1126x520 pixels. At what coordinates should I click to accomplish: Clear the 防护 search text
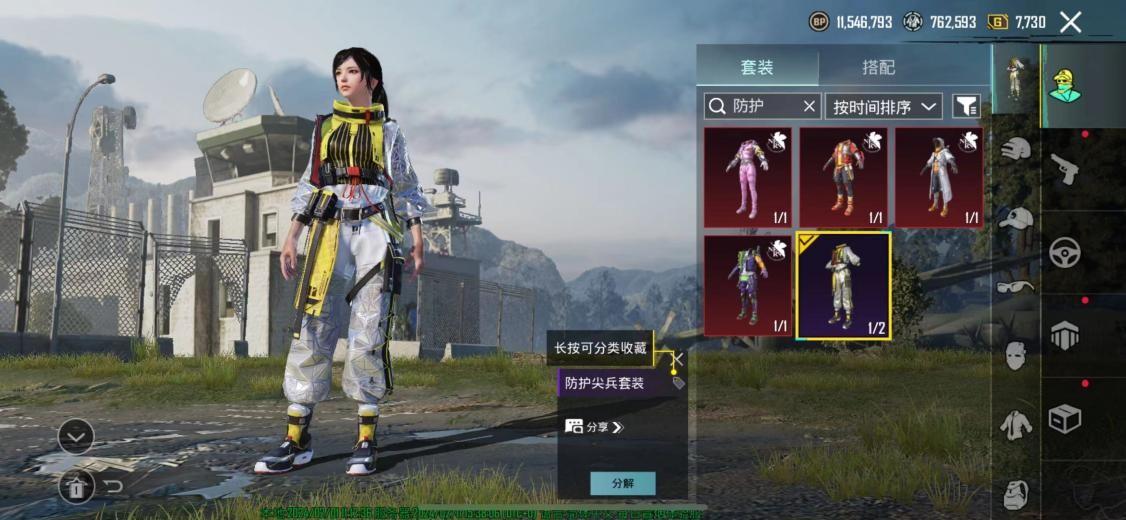[x=809, y=106]
